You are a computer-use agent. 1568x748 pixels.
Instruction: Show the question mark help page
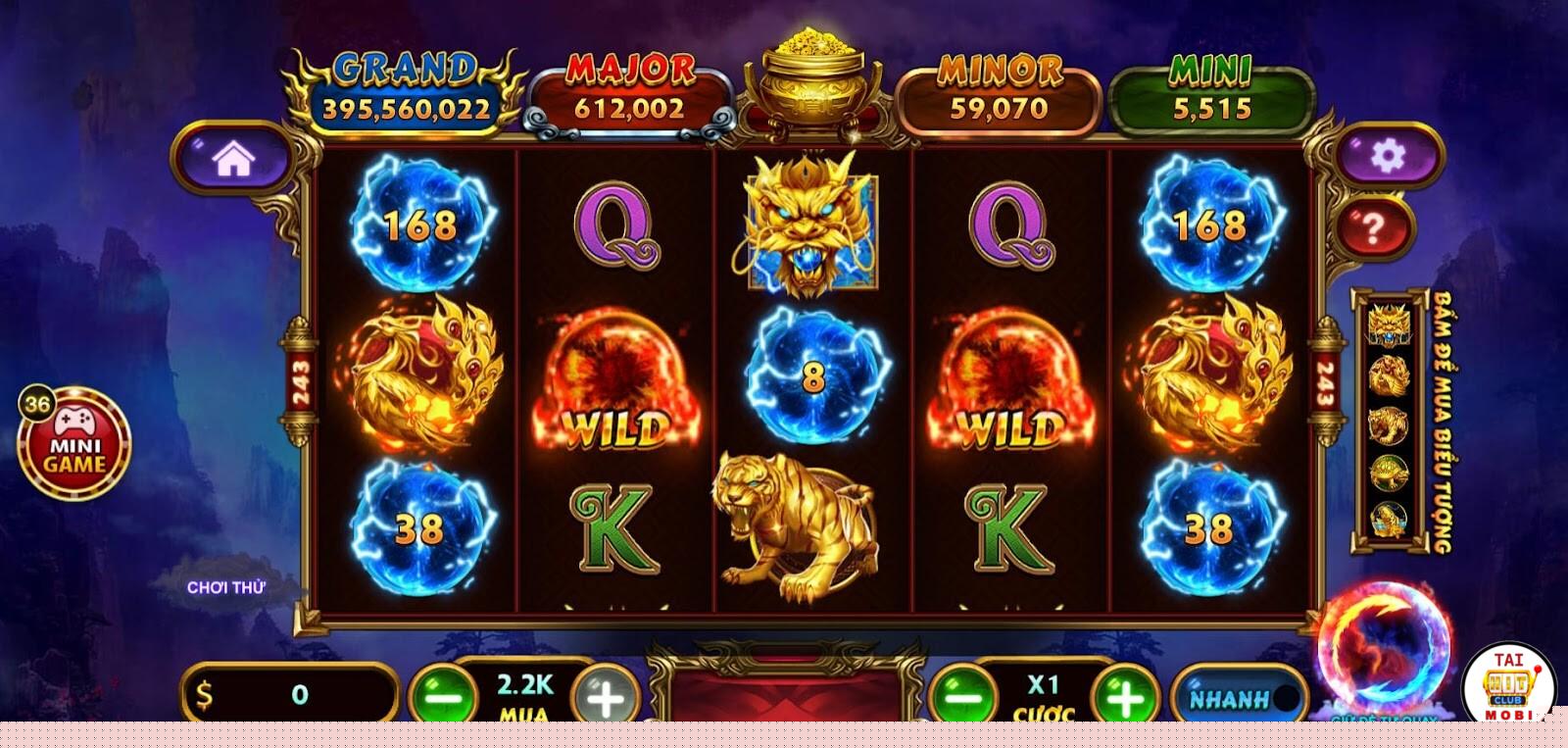[x=1374, y=228]
